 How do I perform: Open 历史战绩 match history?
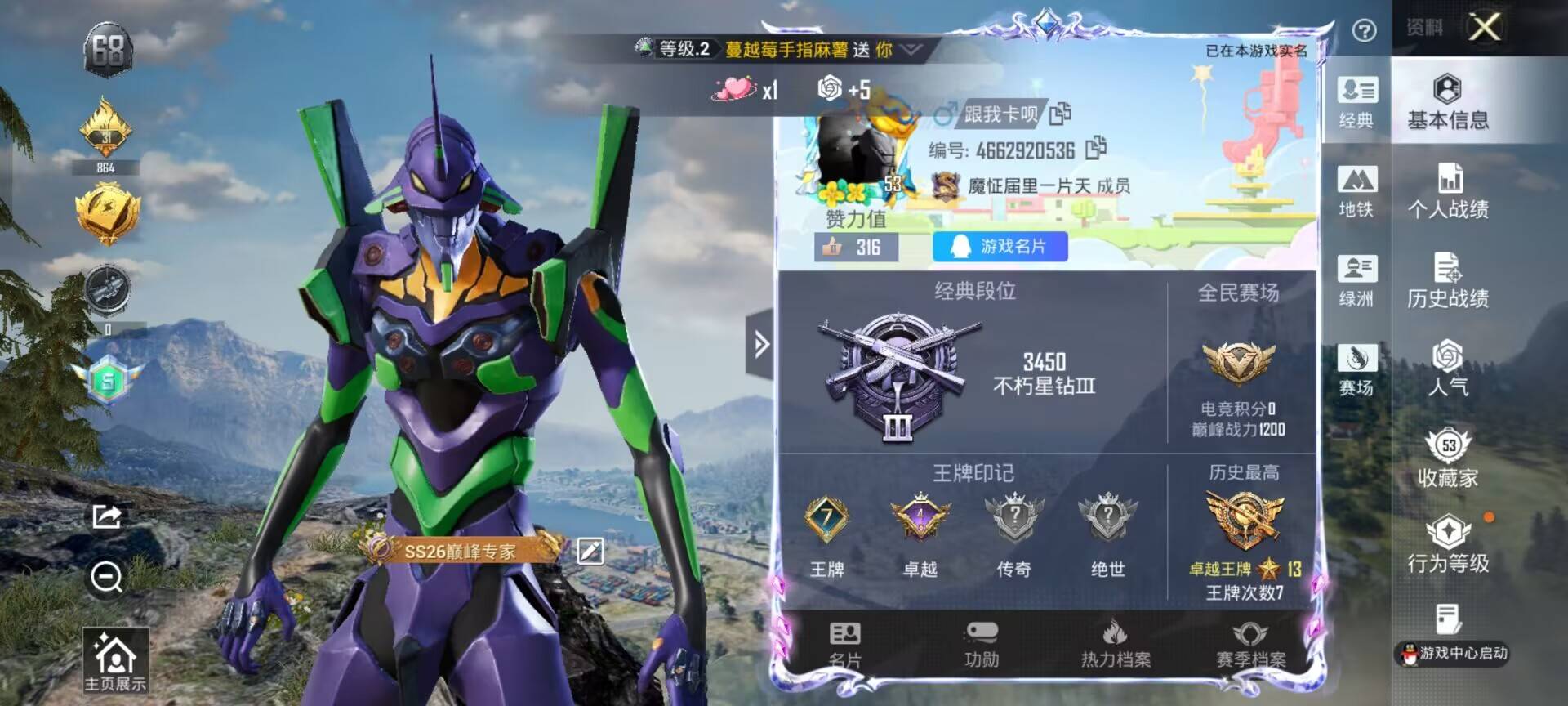tap(1447, 281)
